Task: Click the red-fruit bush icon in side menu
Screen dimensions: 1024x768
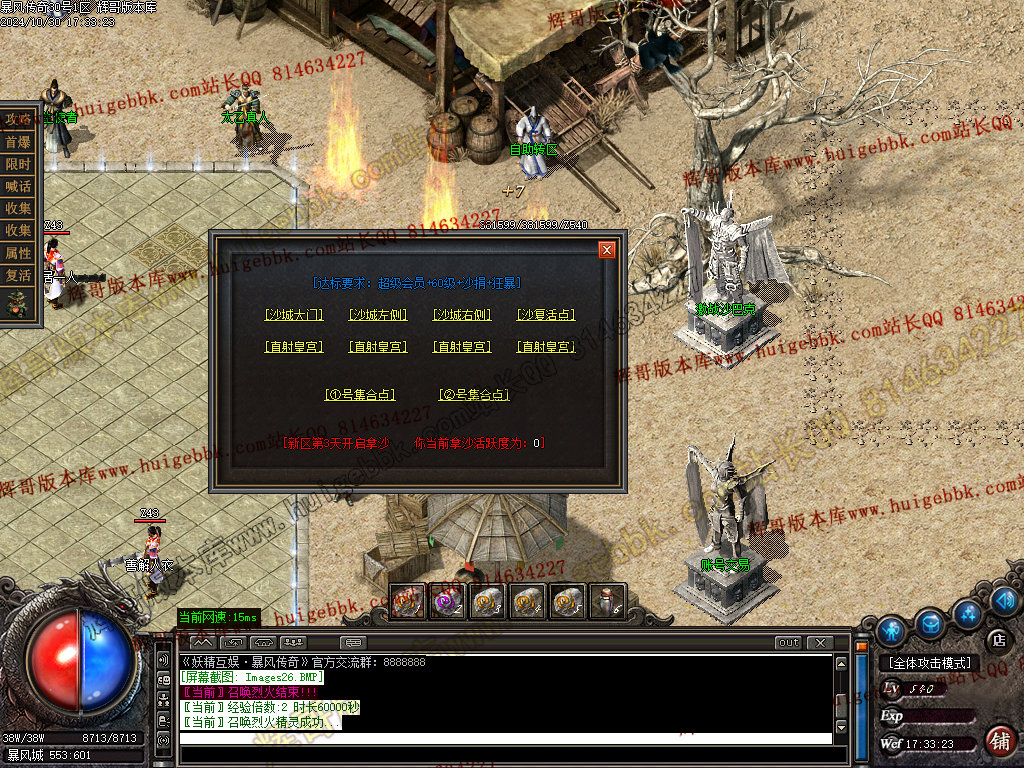Action: 18,303
